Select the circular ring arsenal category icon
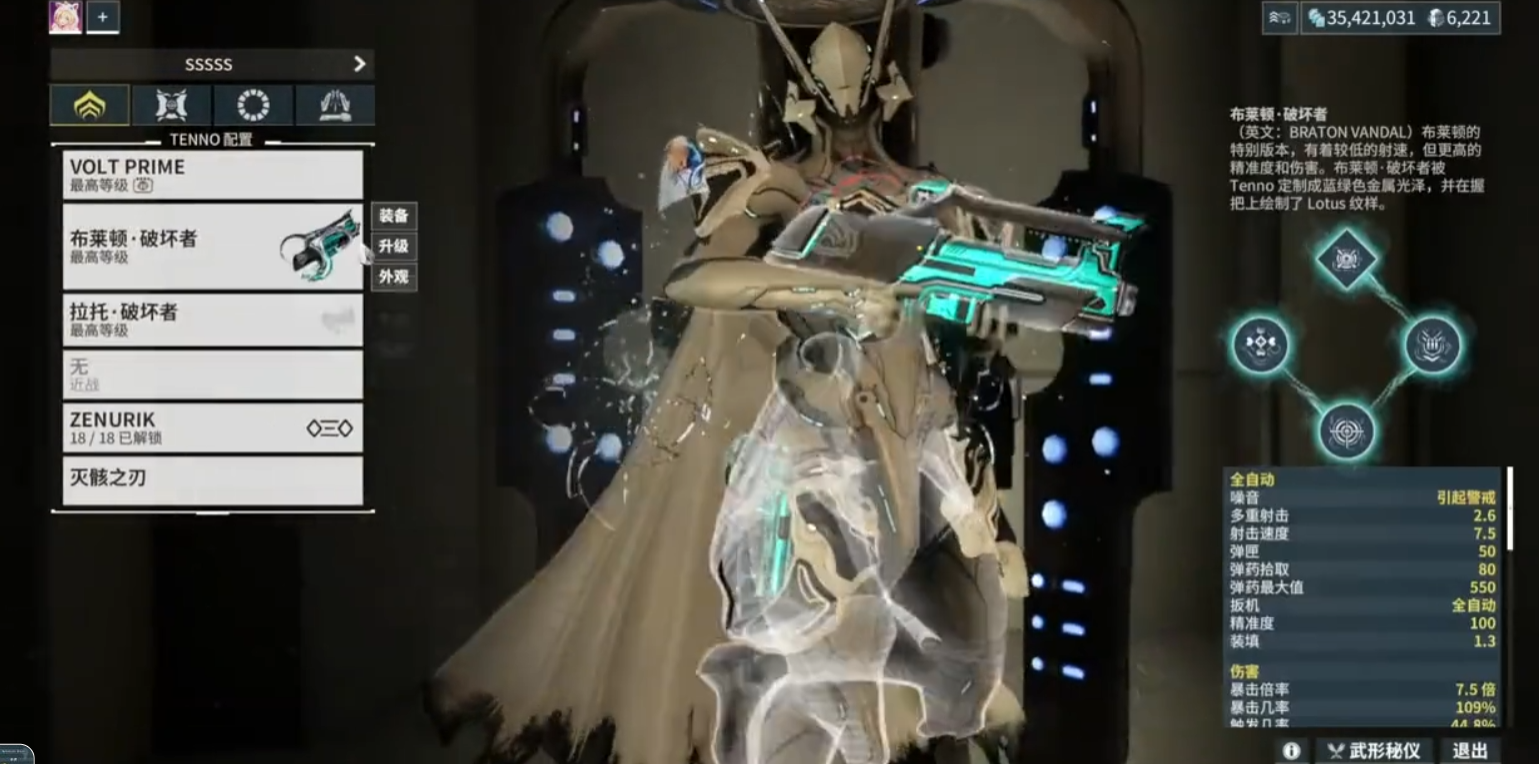The width and height of the screenshot is (1539, 764). click(253, 104)
